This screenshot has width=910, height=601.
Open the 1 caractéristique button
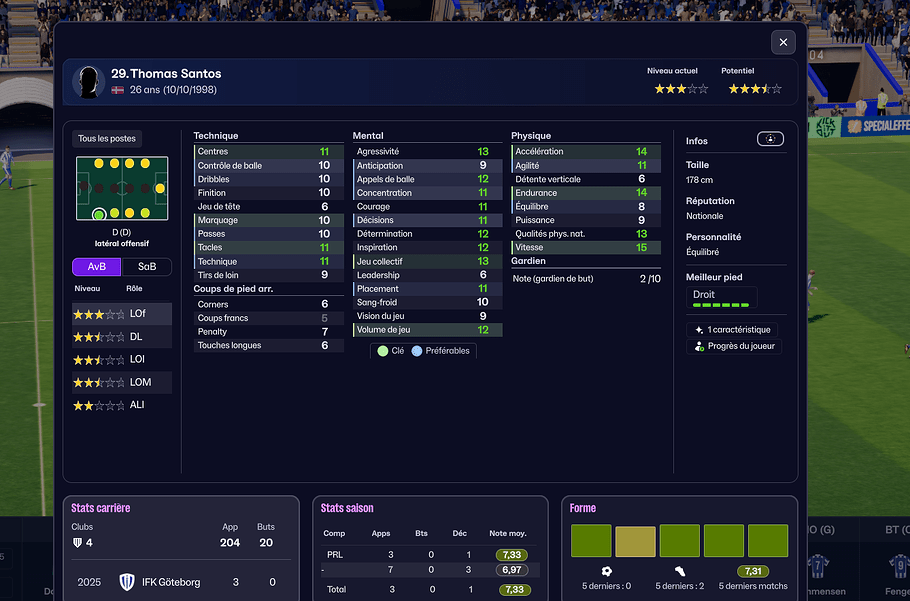pyautogui.click(x=733, y=330)
